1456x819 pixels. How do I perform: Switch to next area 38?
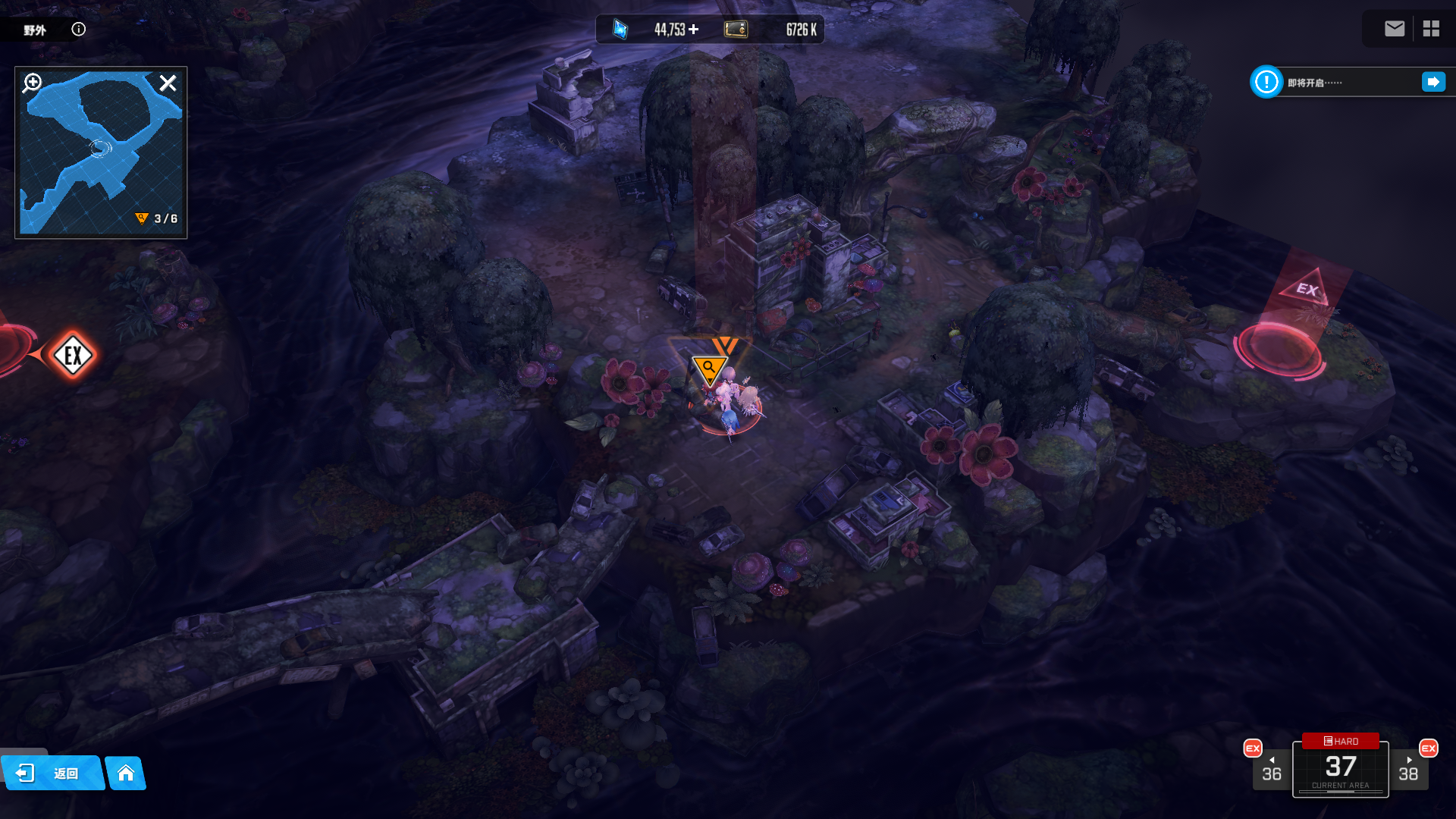pos(1408,770)
